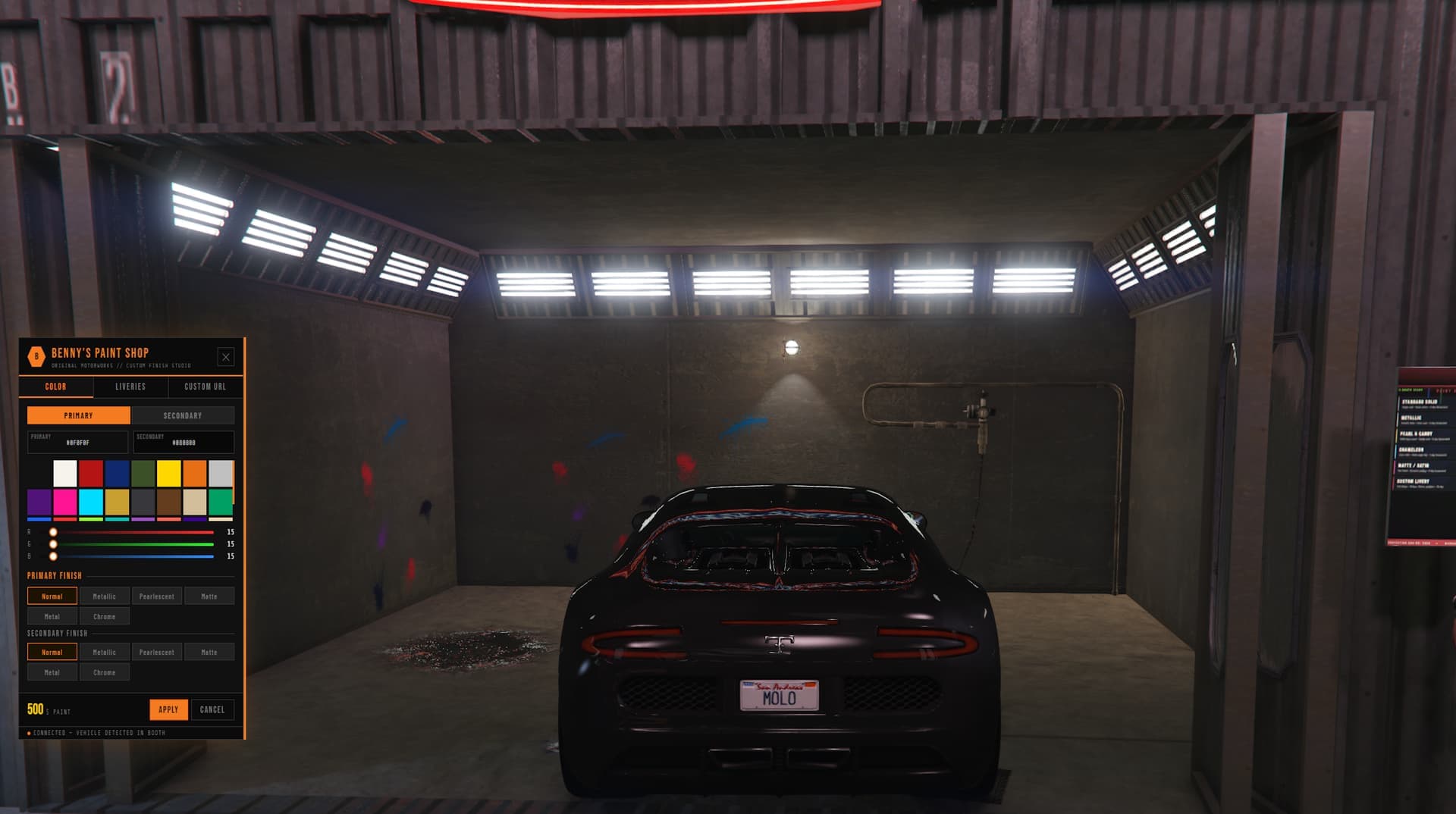Click the Cancel button

[212, 709]
